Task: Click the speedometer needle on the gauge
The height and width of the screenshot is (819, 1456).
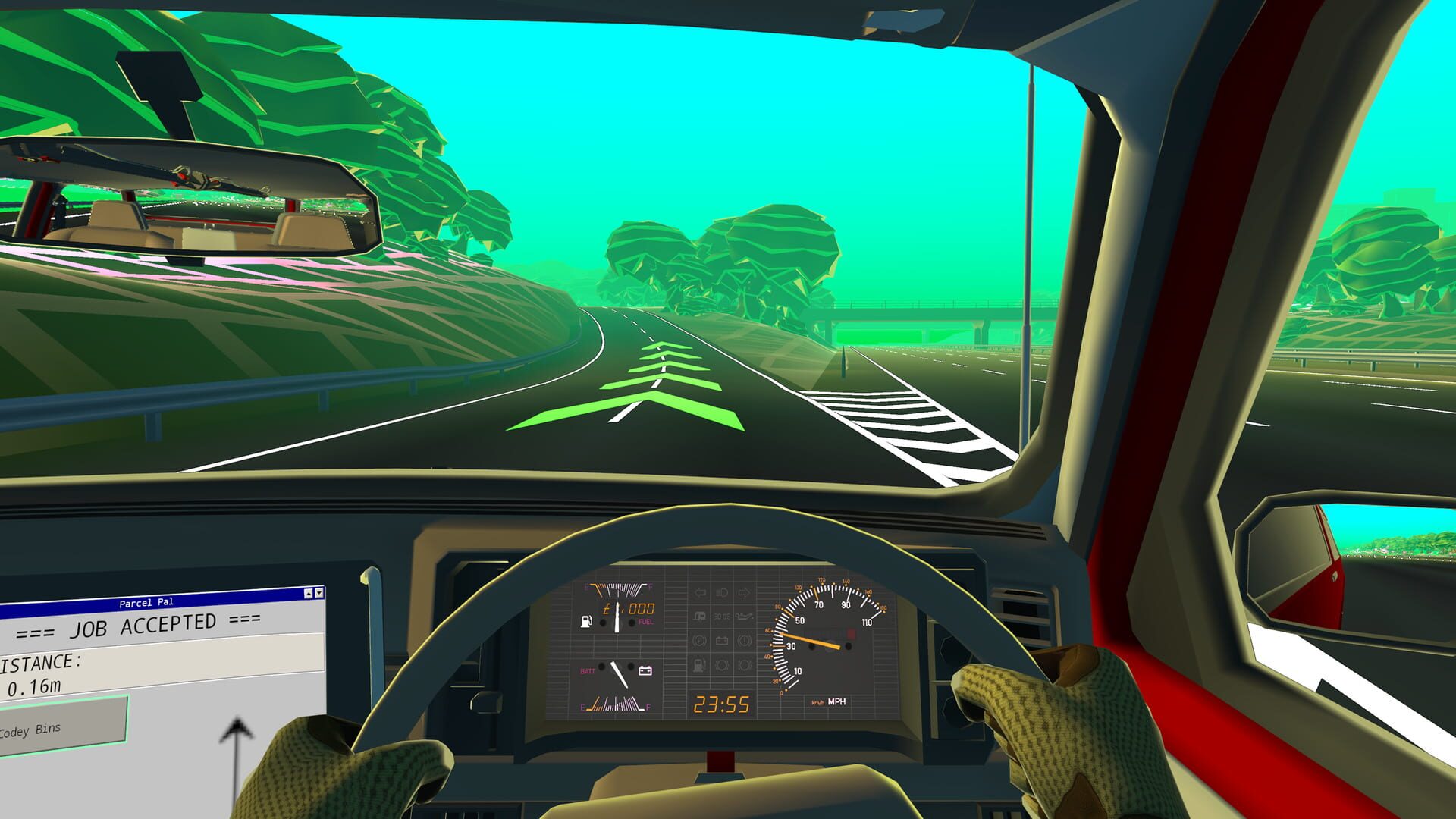Action: (x=808, y=640)
